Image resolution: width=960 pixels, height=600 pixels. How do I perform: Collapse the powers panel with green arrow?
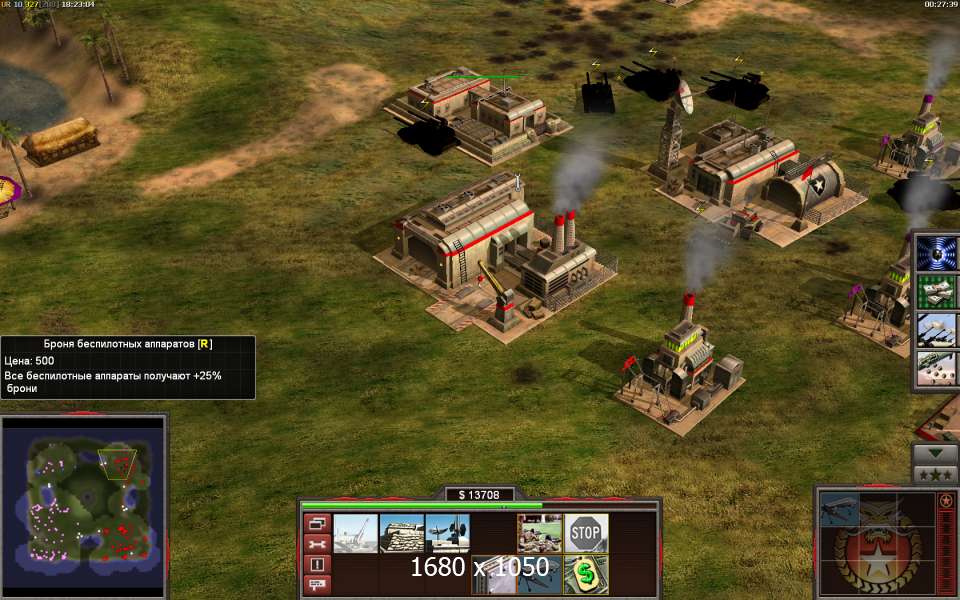click(x=937, y=453)
